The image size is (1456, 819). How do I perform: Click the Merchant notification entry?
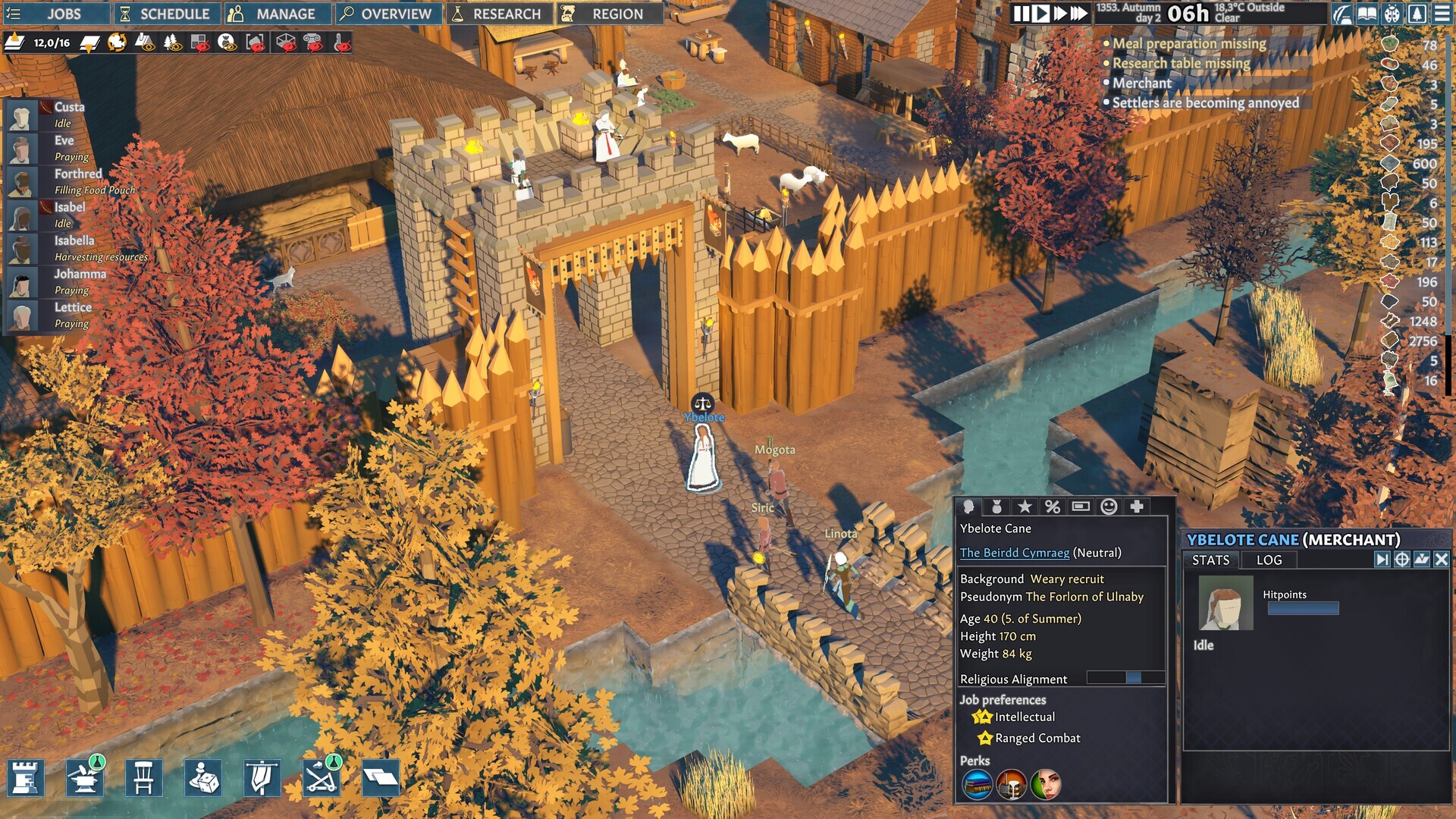pyautogui.click(x=1142, y=82)
